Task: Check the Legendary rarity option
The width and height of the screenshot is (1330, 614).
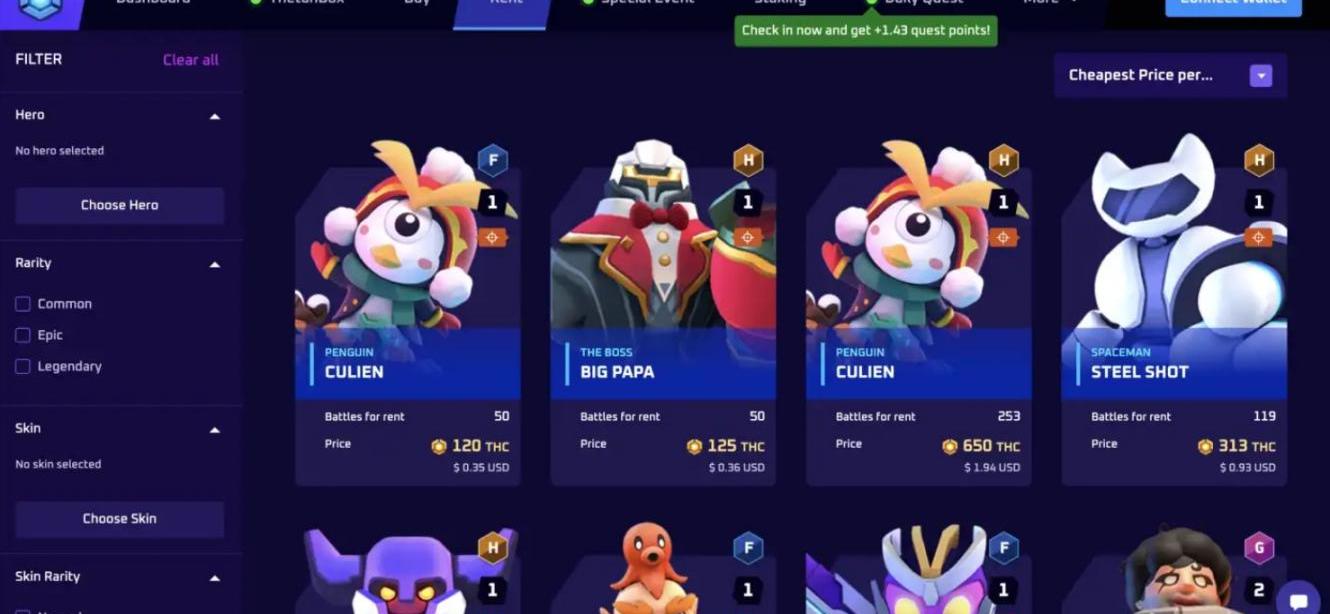Action: click(23, 367)
